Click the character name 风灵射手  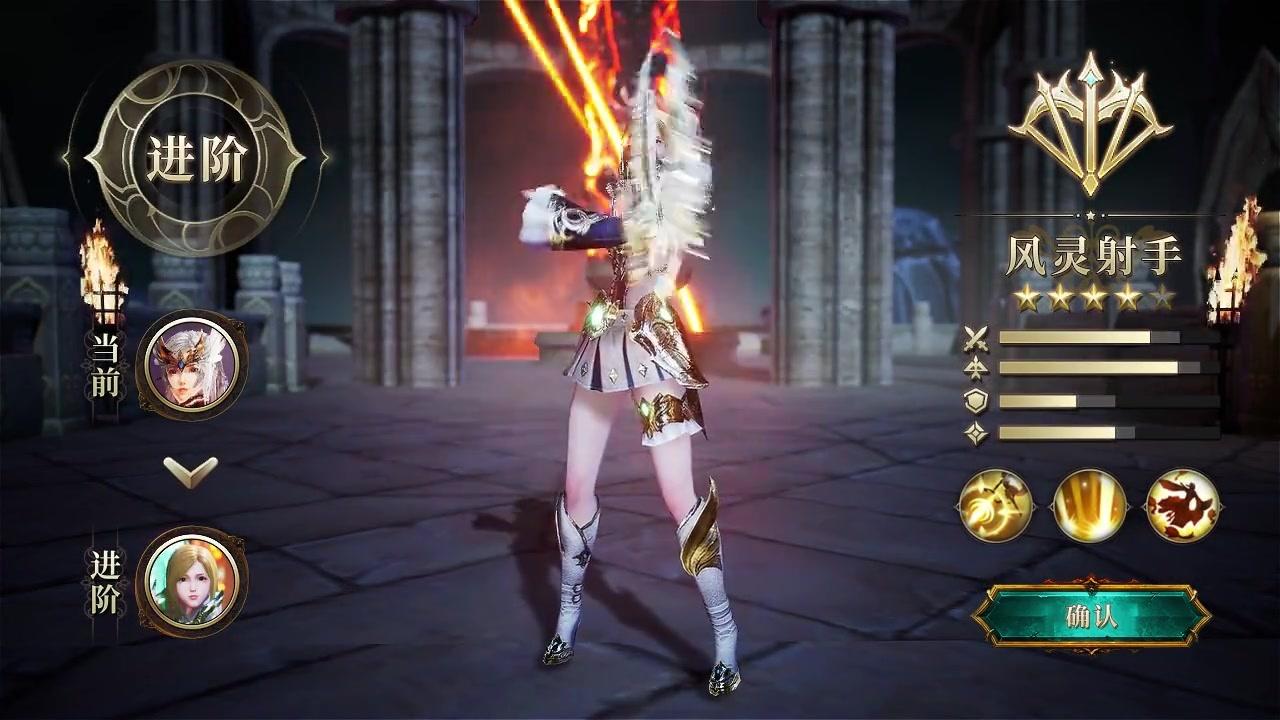pos(1094,252)
